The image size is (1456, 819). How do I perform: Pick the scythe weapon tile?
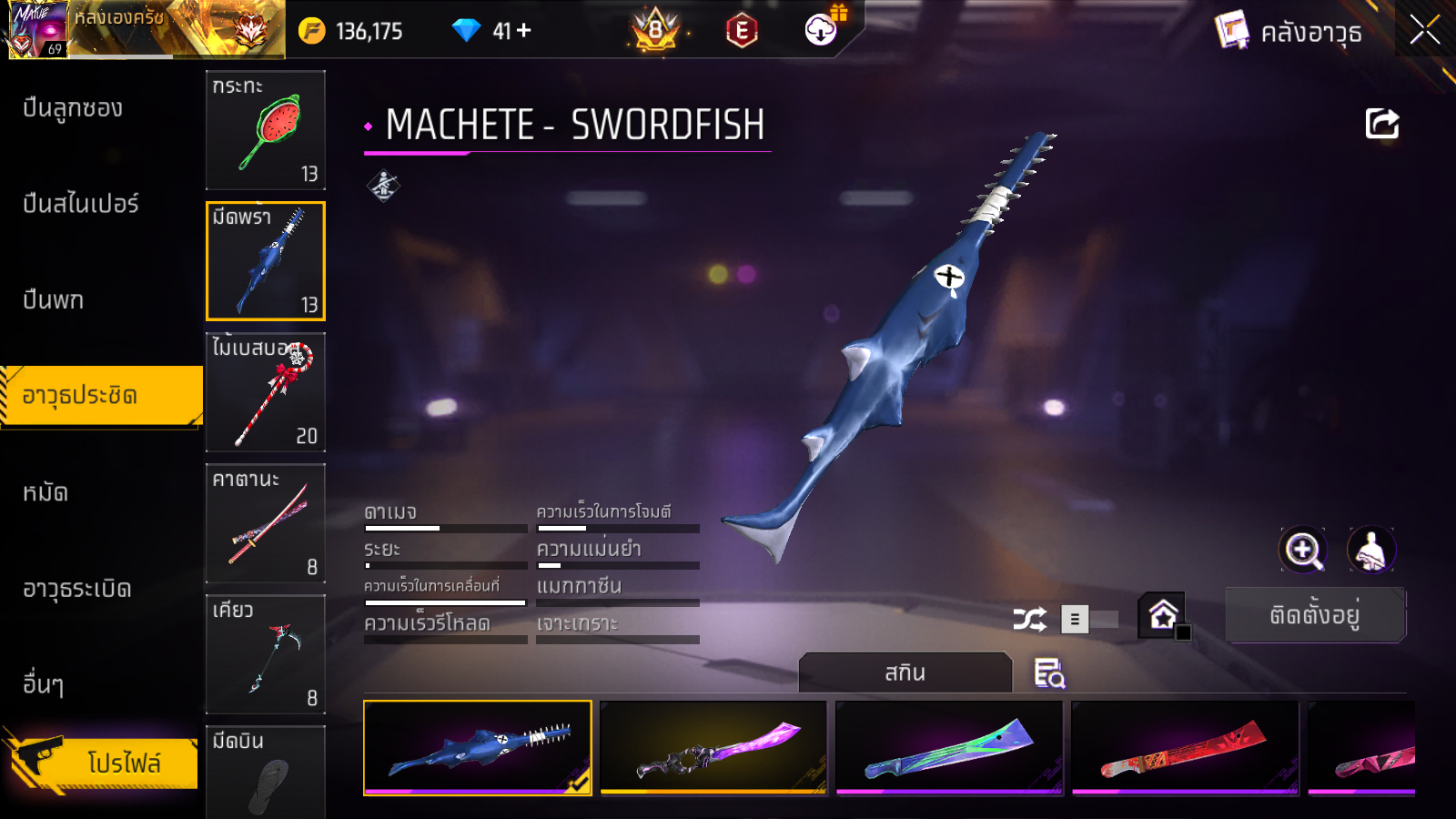click(266, 654)
